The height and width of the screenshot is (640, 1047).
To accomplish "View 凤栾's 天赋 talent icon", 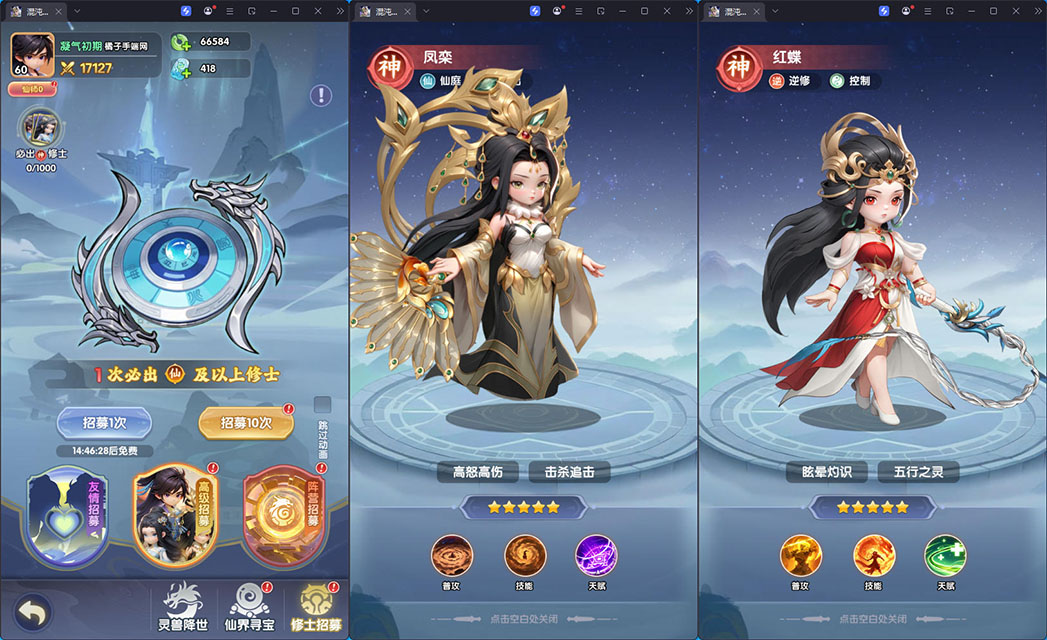I will 596,556.
